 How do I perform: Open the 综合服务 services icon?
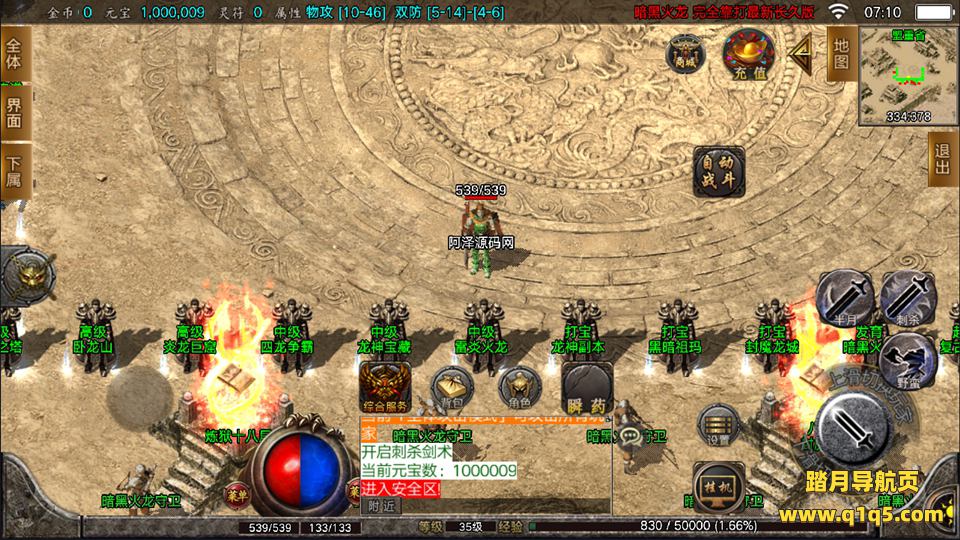click(x=385, y=386)
